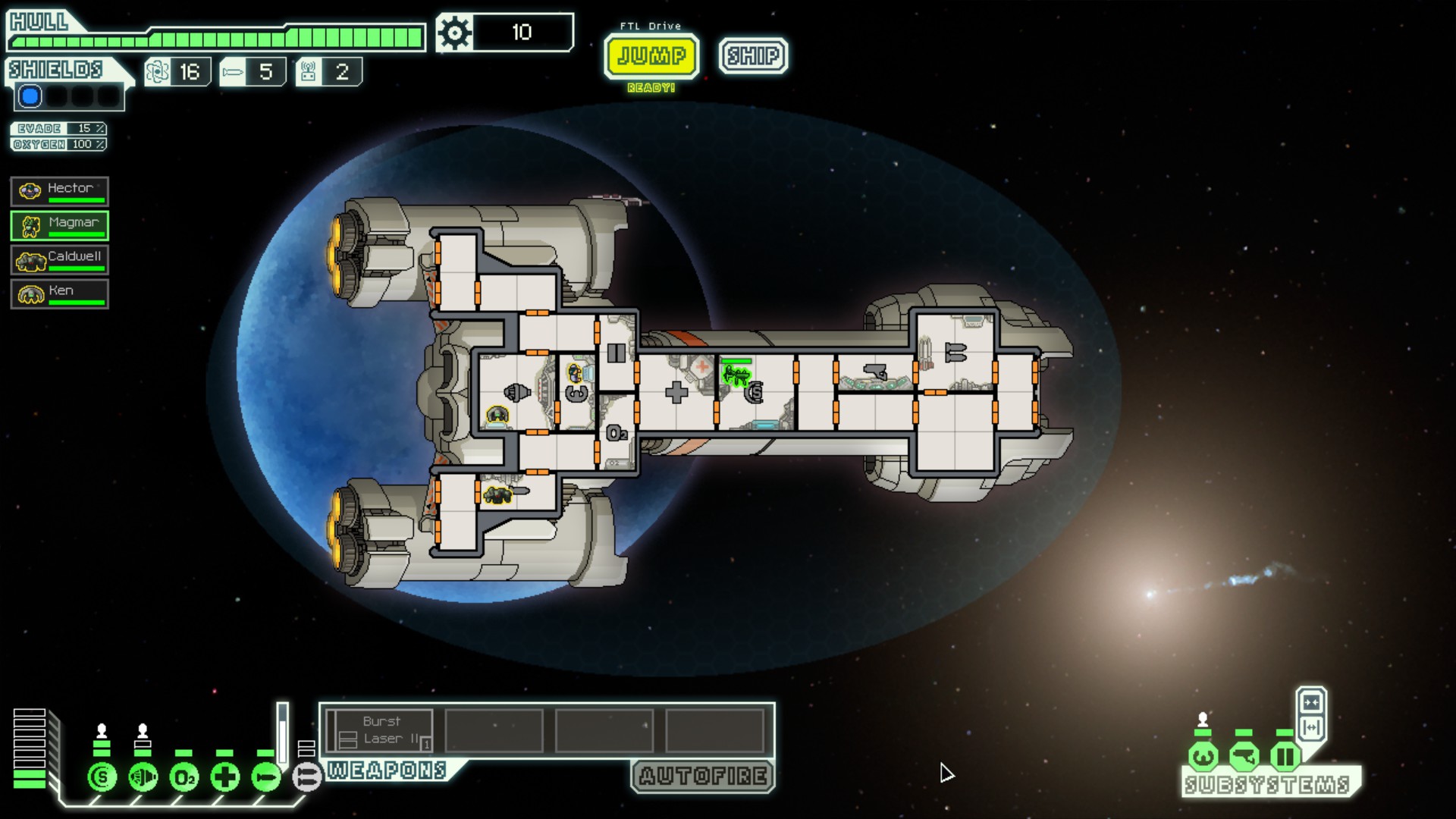Choose Magmar in the crew roster

60,225
